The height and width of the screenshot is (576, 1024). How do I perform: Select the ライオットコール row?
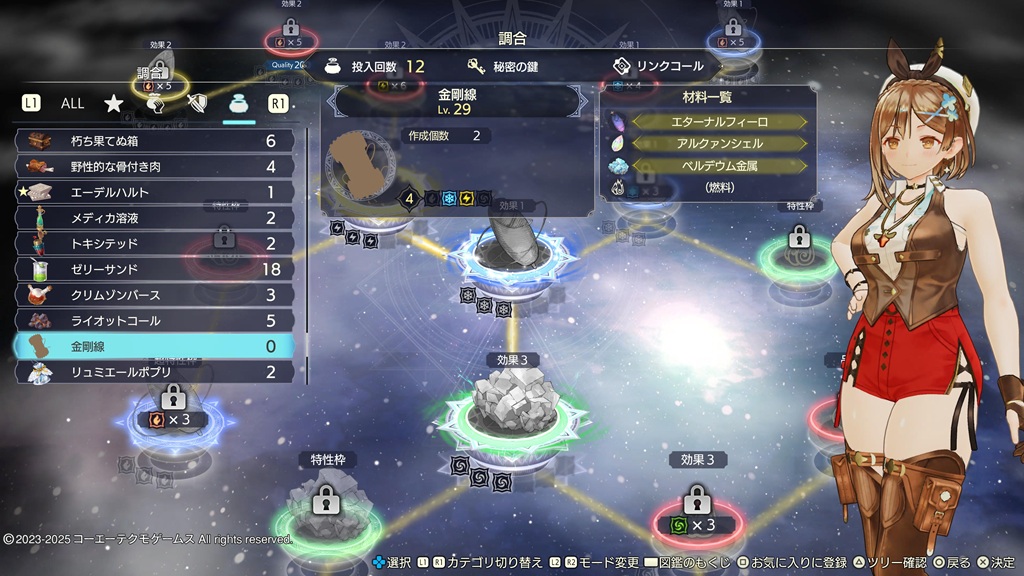click(154, 321)
